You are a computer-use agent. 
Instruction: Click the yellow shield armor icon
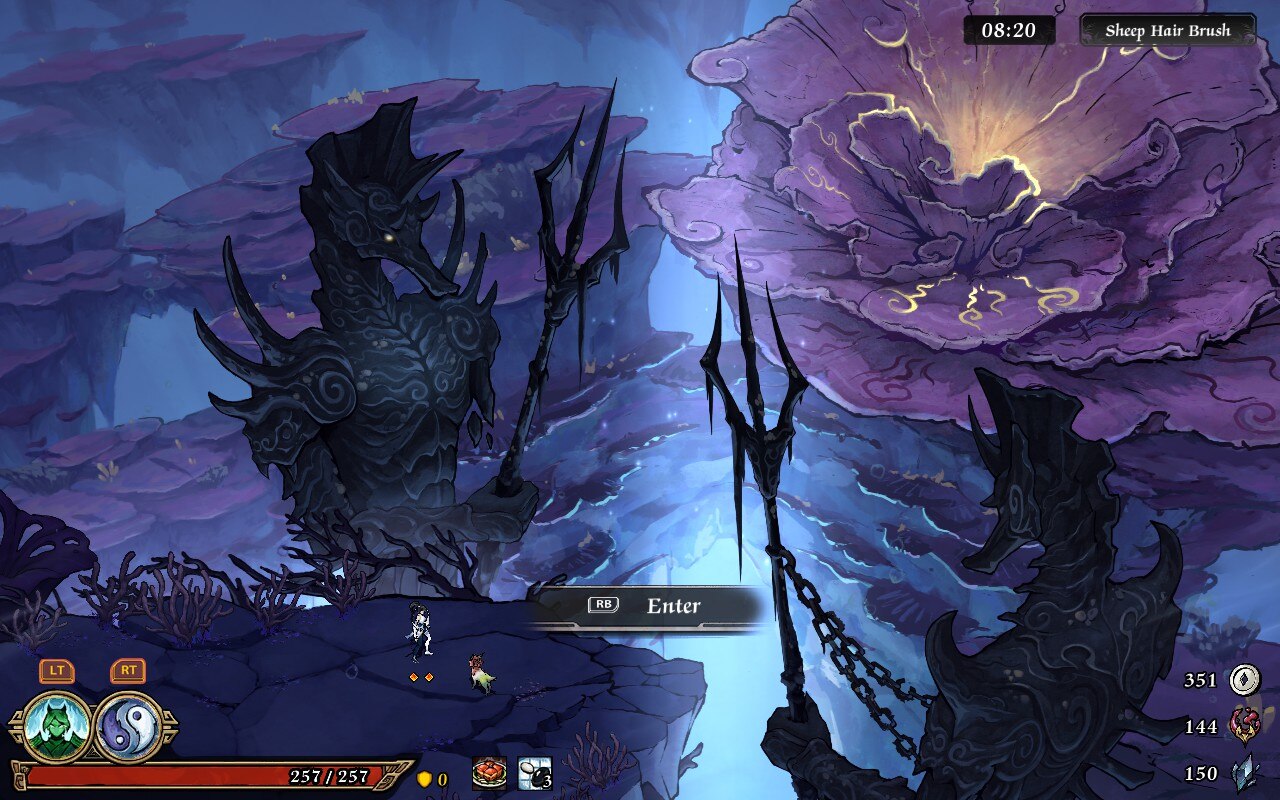point(424,779)
